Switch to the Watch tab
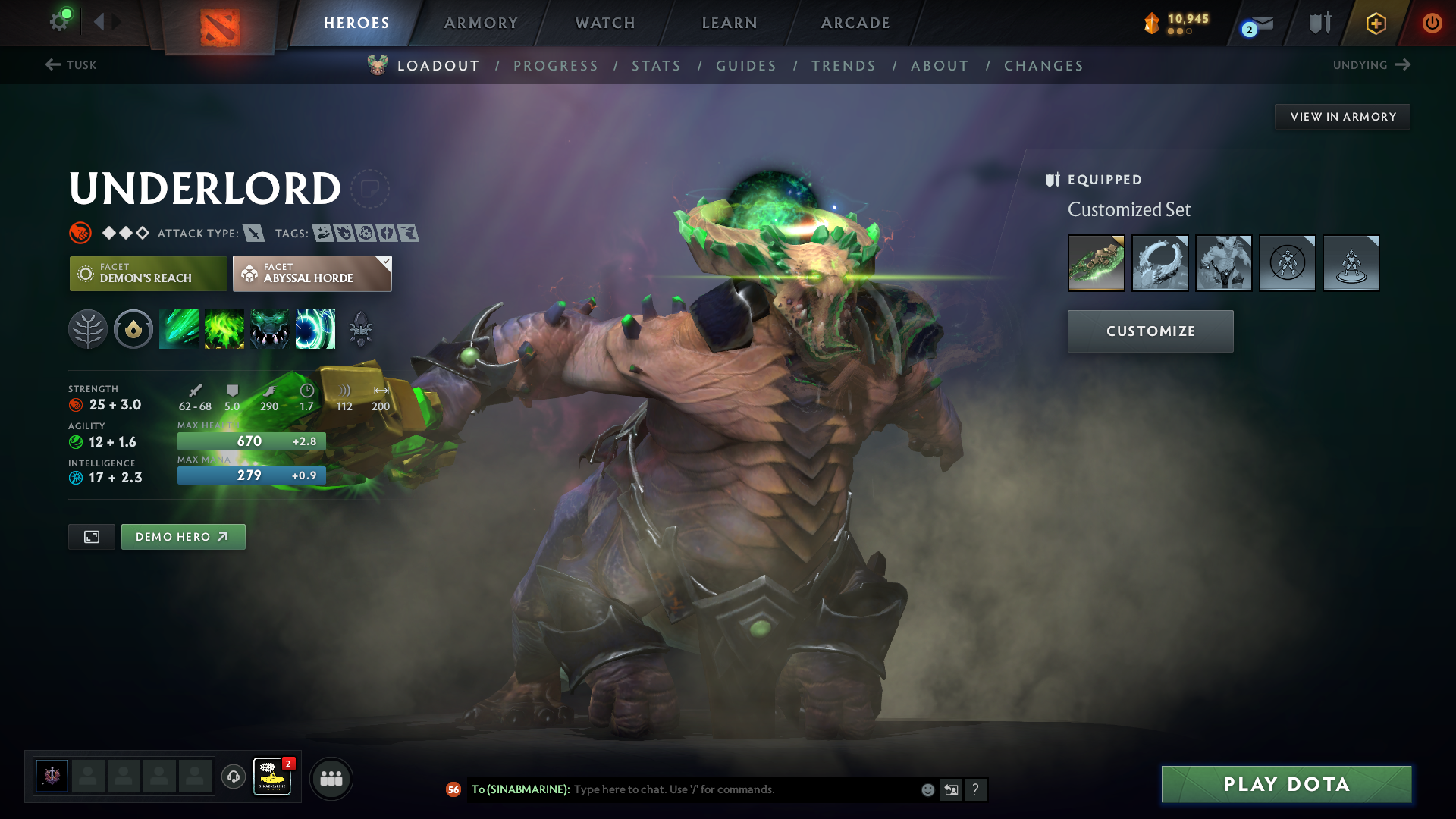1456x819 pixels. click(x=605, y=23)
